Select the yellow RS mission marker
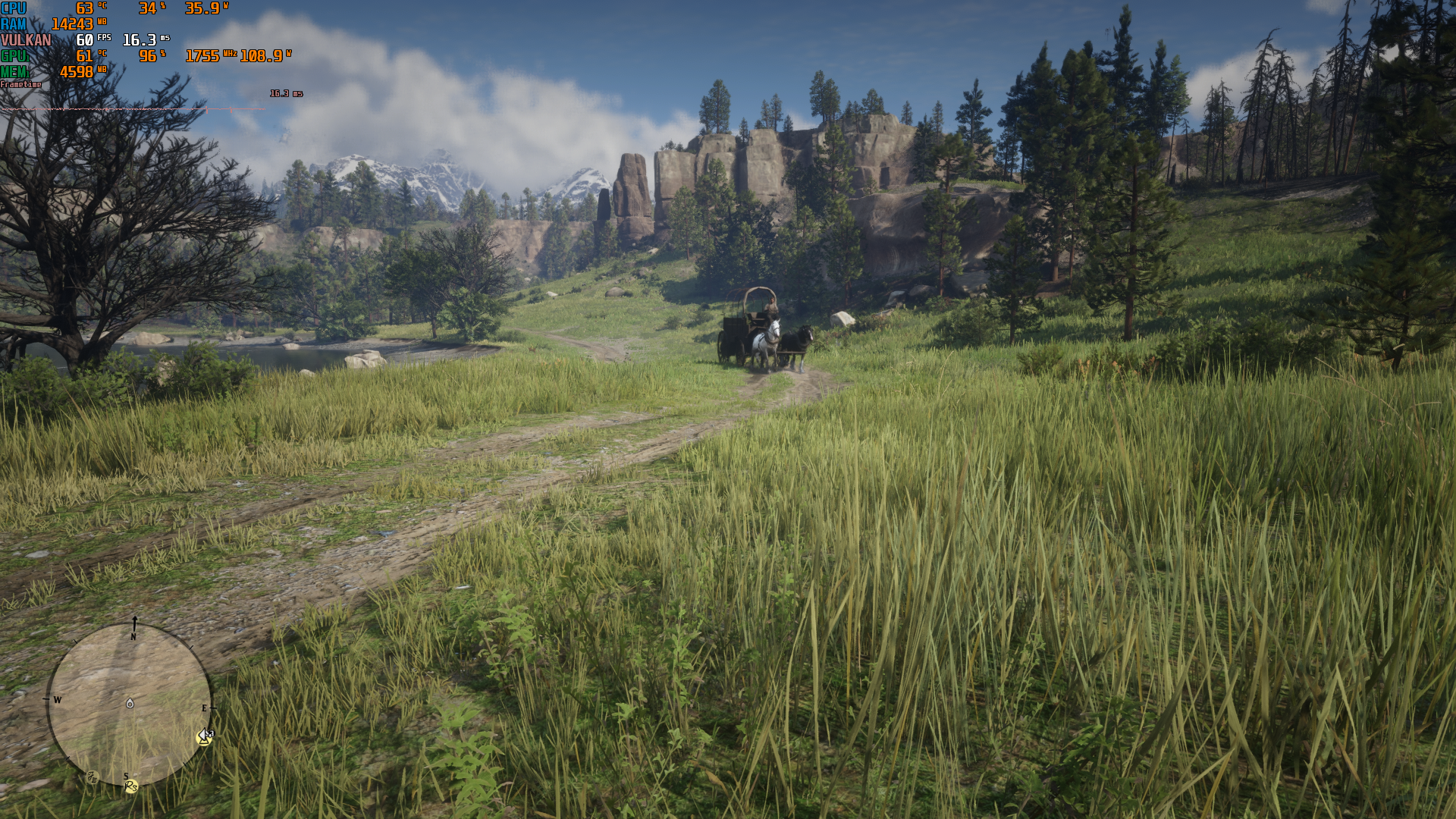This screenshot has width=1456, height=819. 132,786
